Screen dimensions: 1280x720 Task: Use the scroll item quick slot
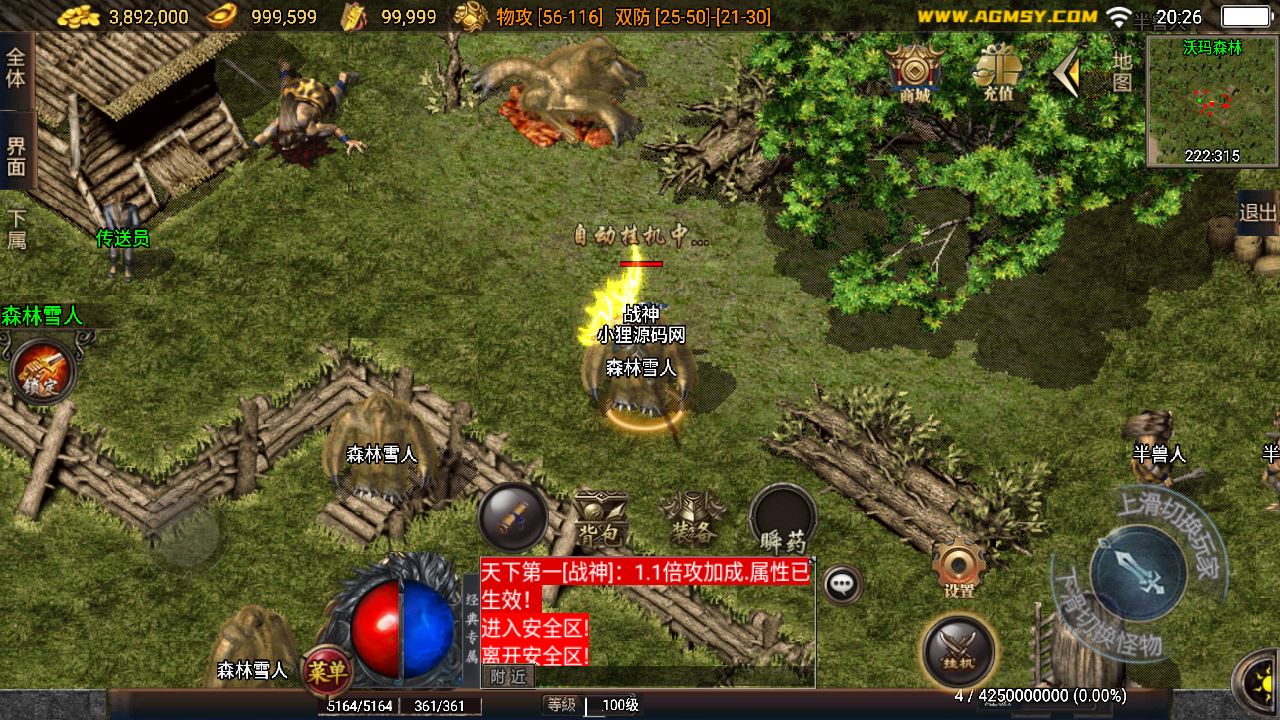(x=512, y=517)
